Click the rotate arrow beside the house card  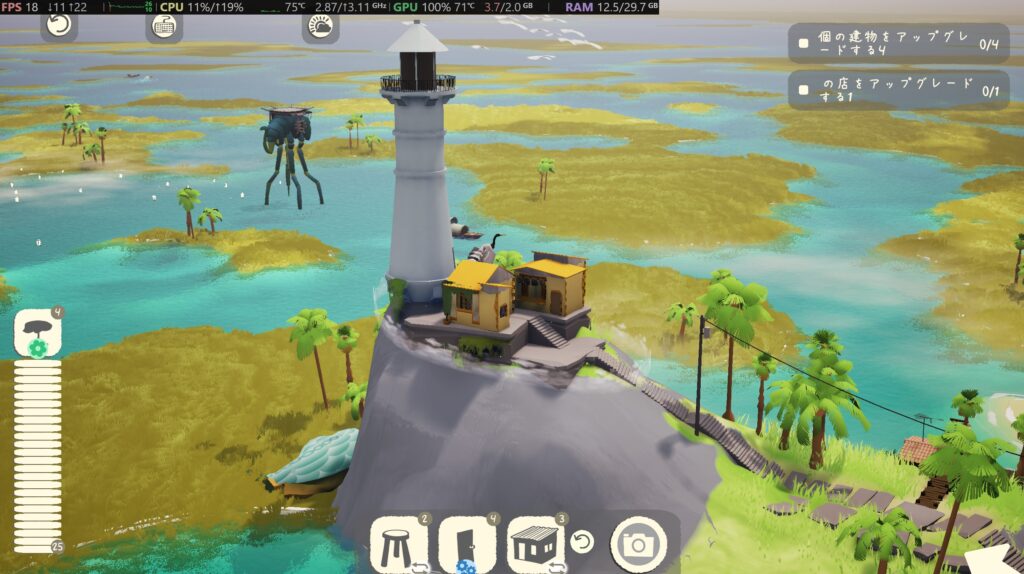[583, 542]
